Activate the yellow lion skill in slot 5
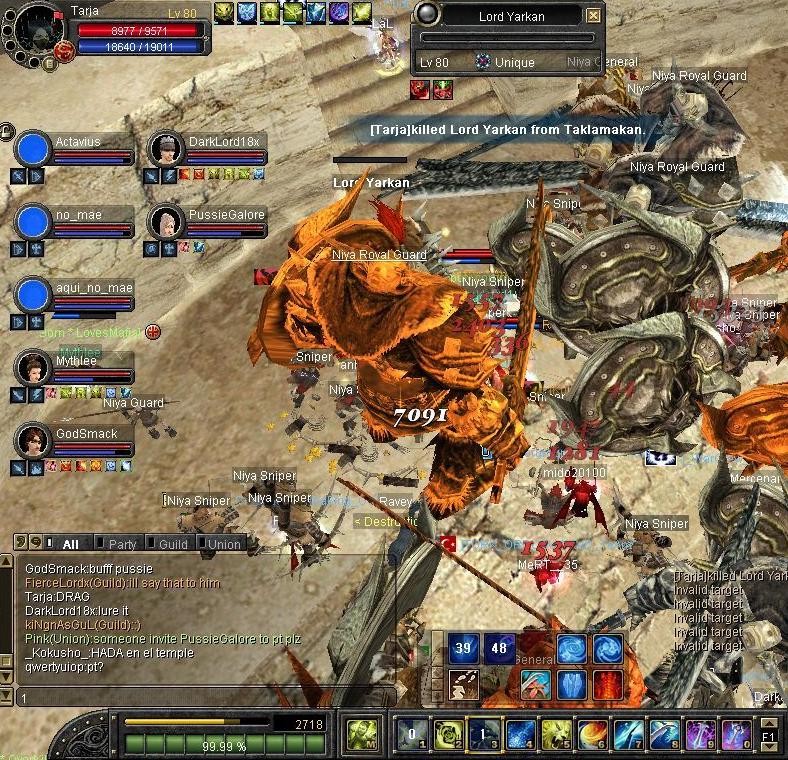Image resolution: width=788 pixels, height=760 pixels. [x=556, y=735]
